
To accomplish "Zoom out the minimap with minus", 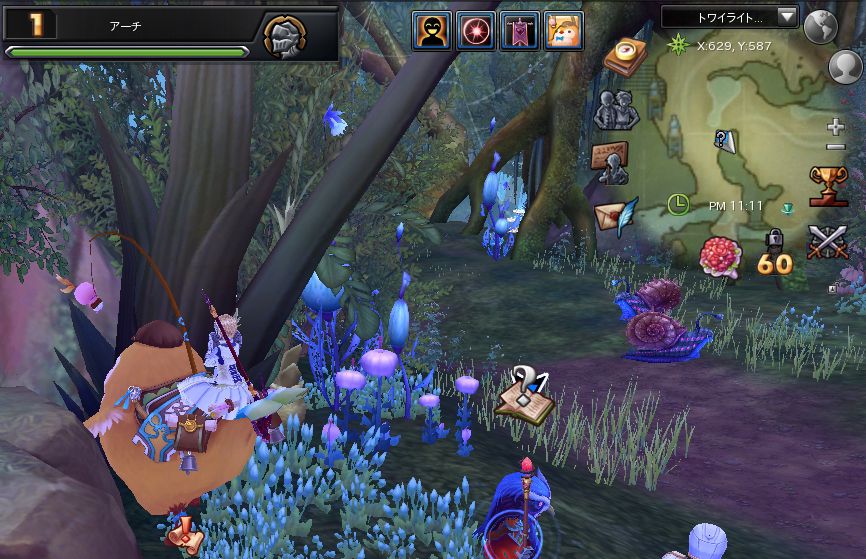I will click(x=837, y=148).
